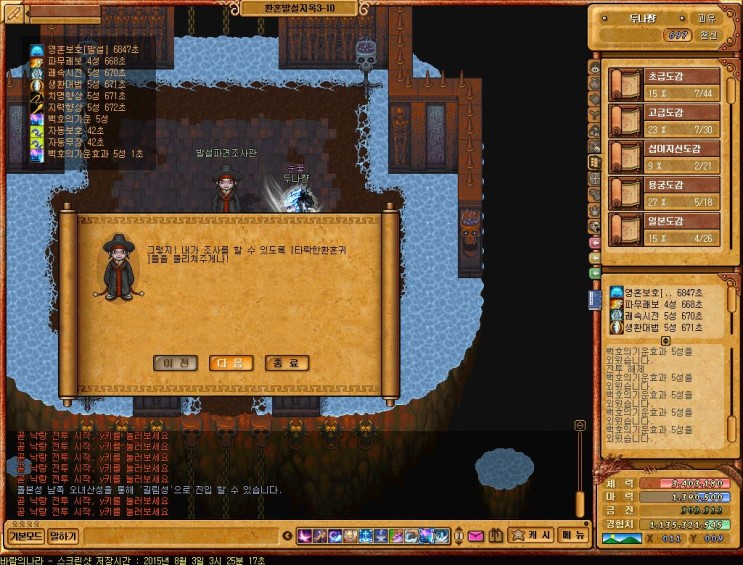The height and width of the screenshot is (565, 743).
Task: Click the 환신 button in the character panel
Action: [708, 35]
